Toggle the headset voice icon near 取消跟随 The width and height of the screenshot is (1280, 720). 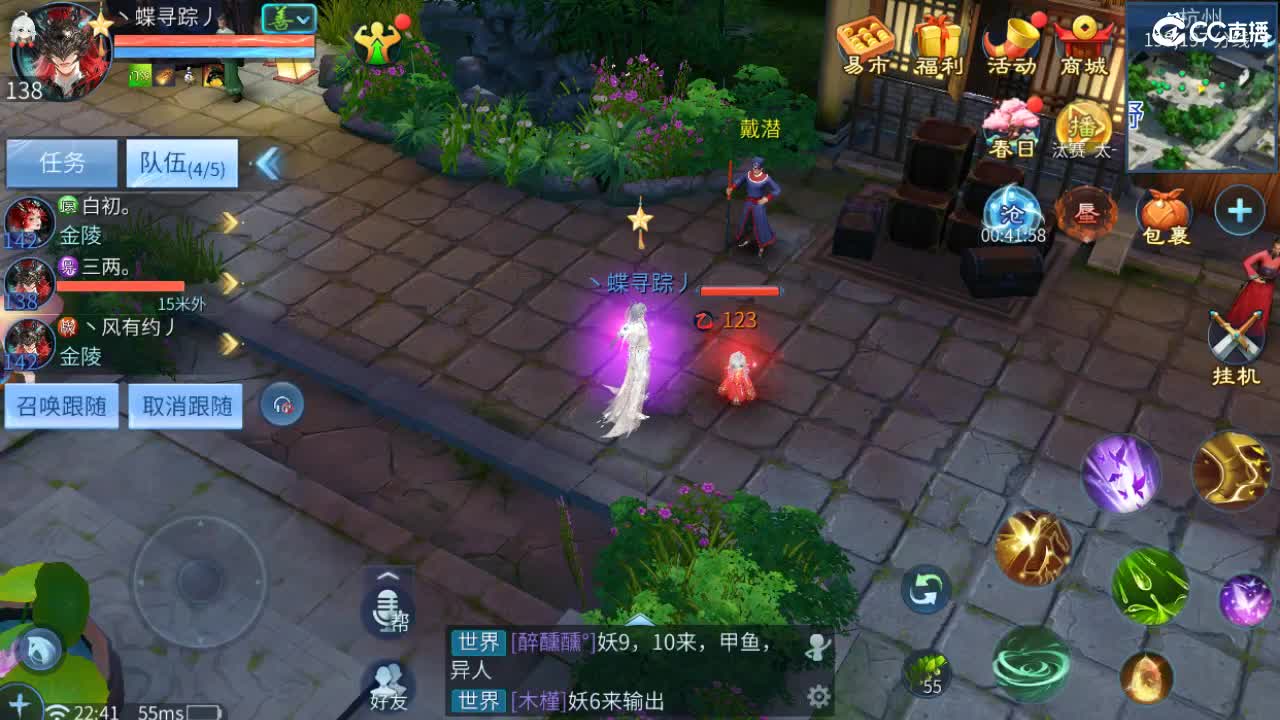281,405
